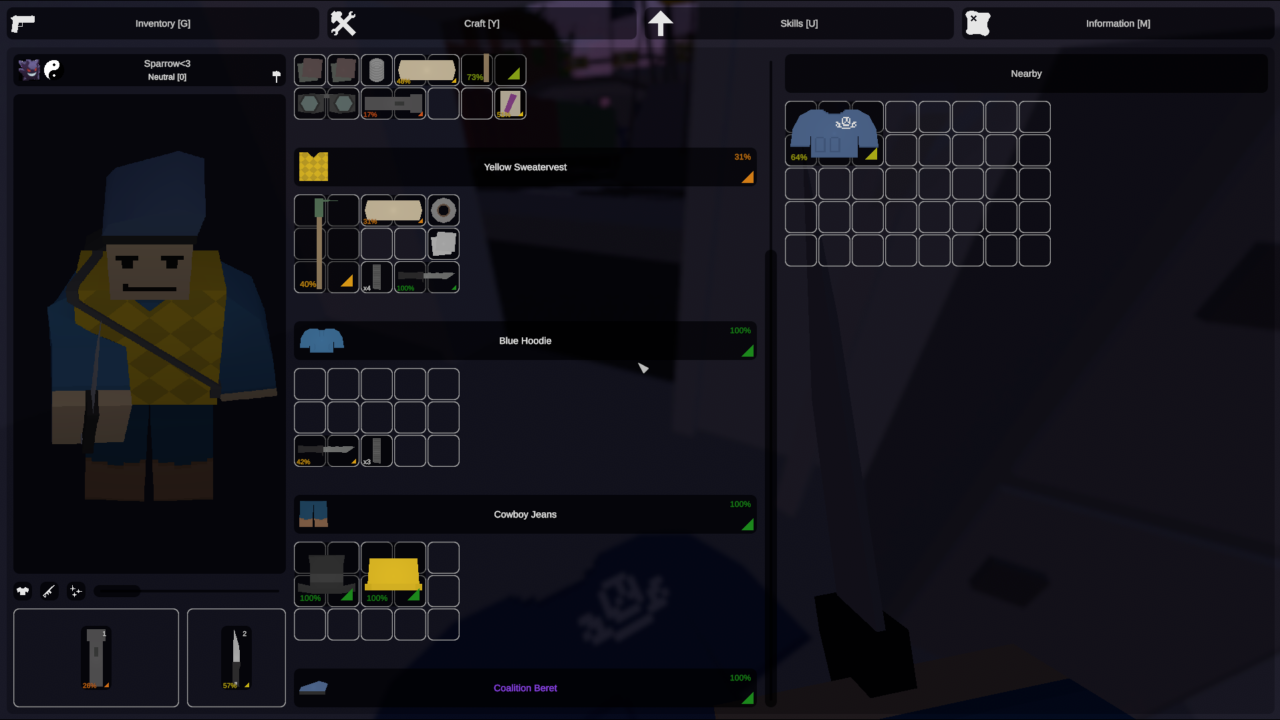Click the character zoom slider below the model
1280x720 pixels.
tap(117, 591)
